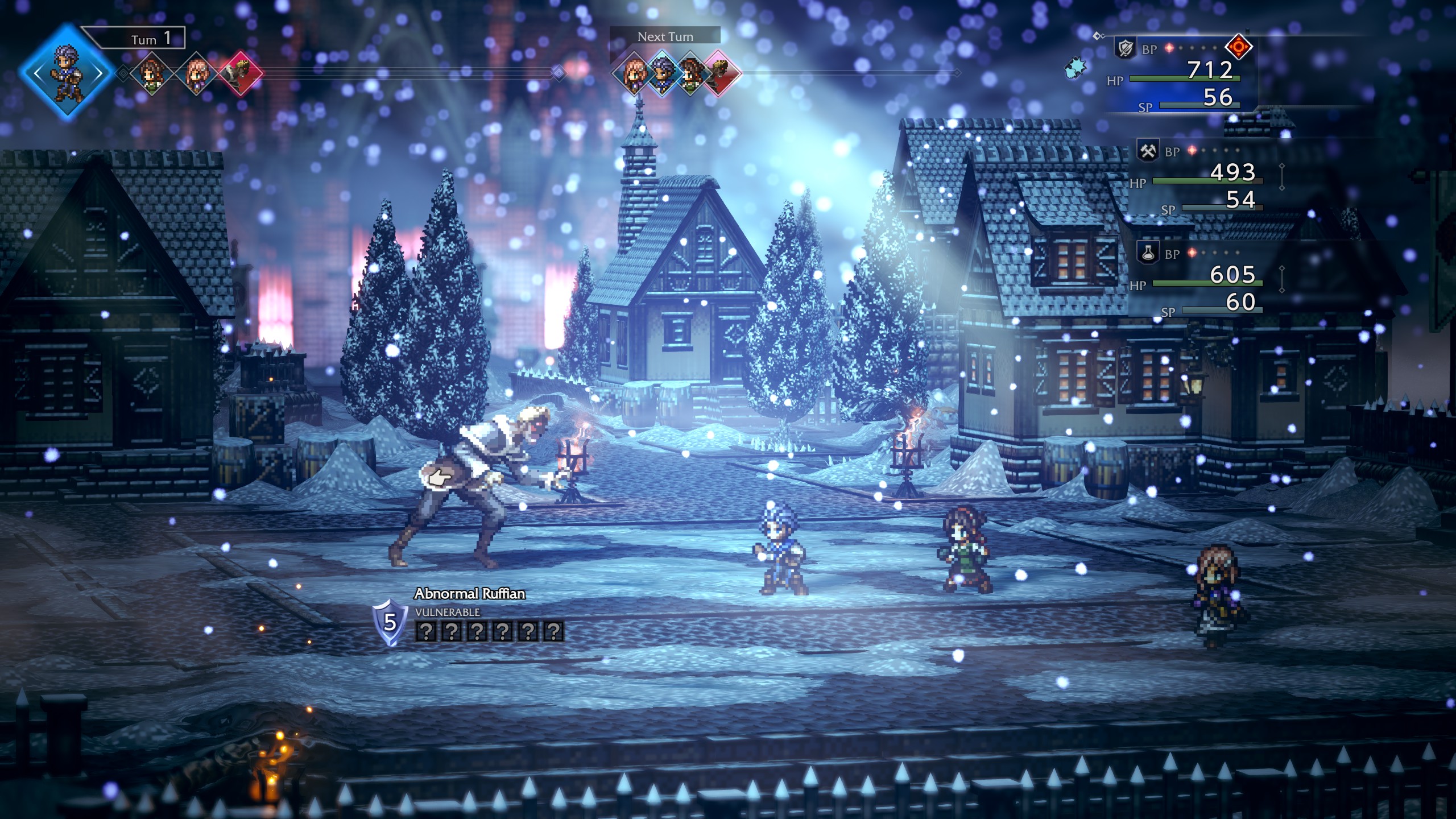Click the red diamond target reticle
1456x819 pixels.
pyautogui.click(x=1239, y=46)
